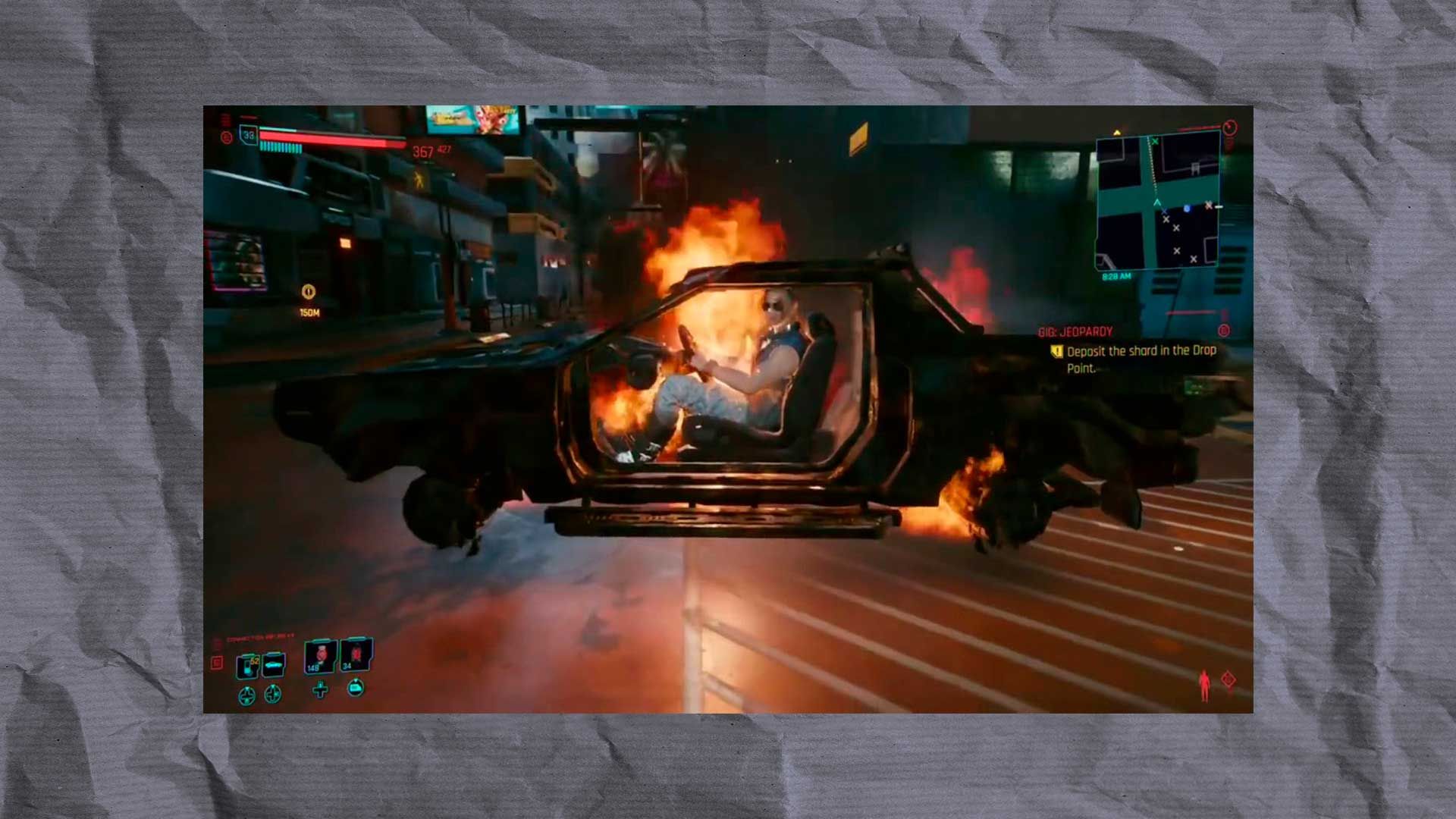
Task: Click the yellow waypoint arrow above the minimap
Action: pyautogui.click(x=1117, y=132)
